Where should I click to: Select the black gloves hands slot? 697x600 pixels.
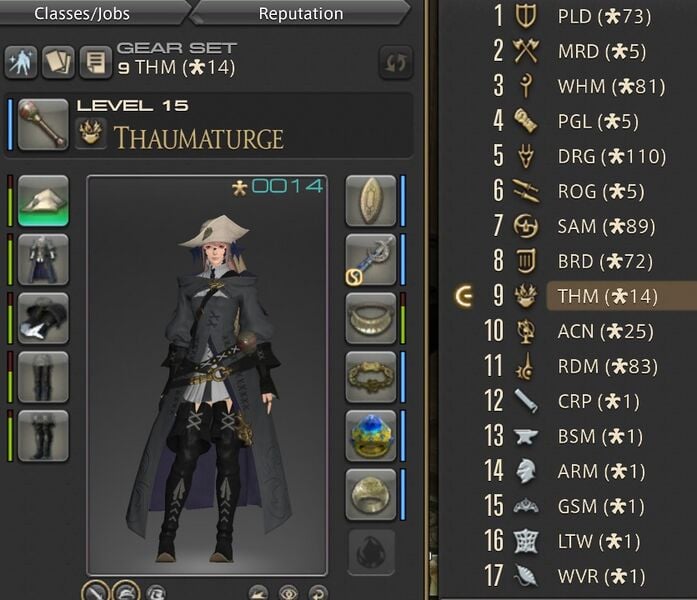click(x=43, y=317)
